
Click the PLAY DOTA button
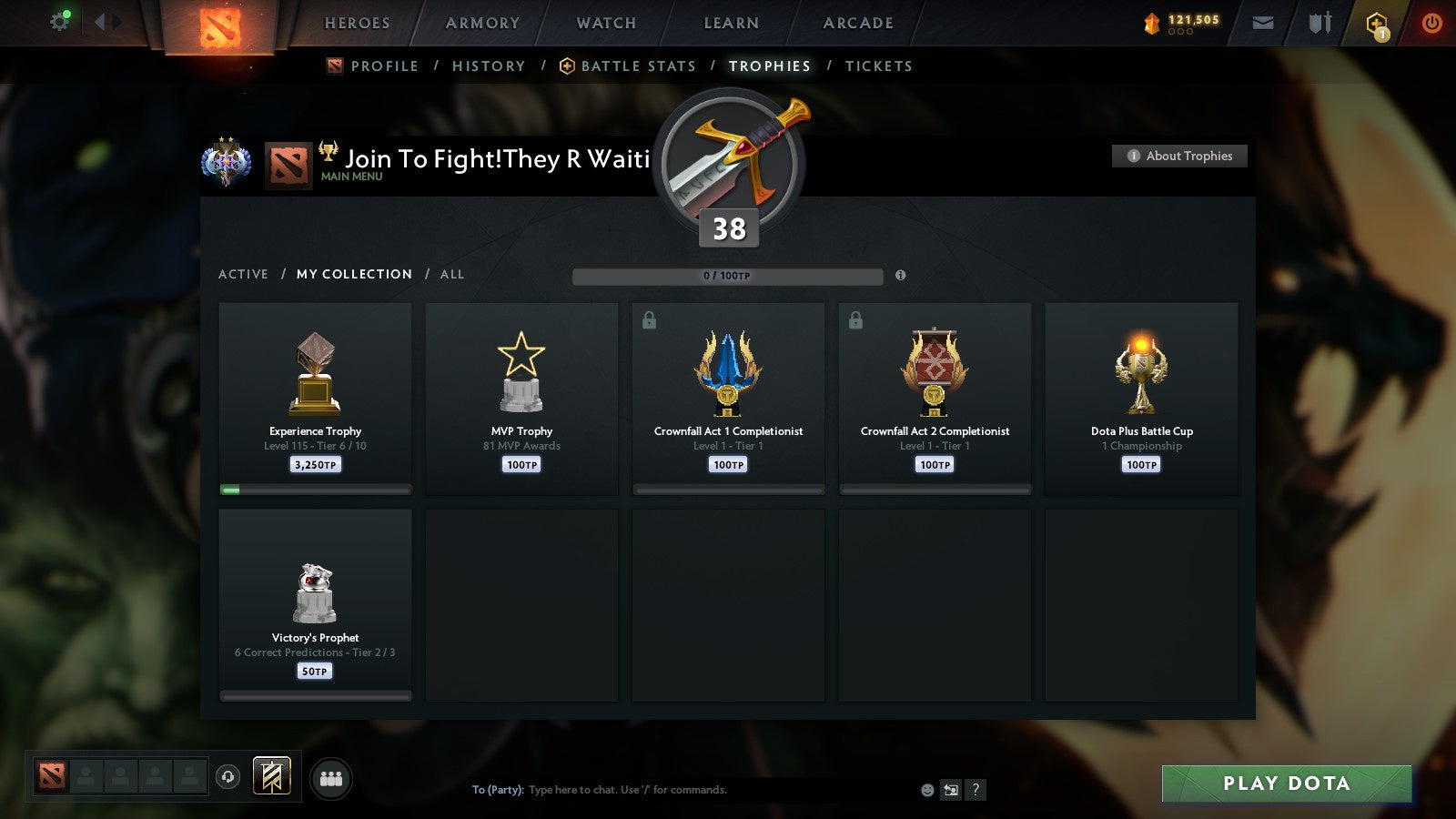(x=1286, y=783)
